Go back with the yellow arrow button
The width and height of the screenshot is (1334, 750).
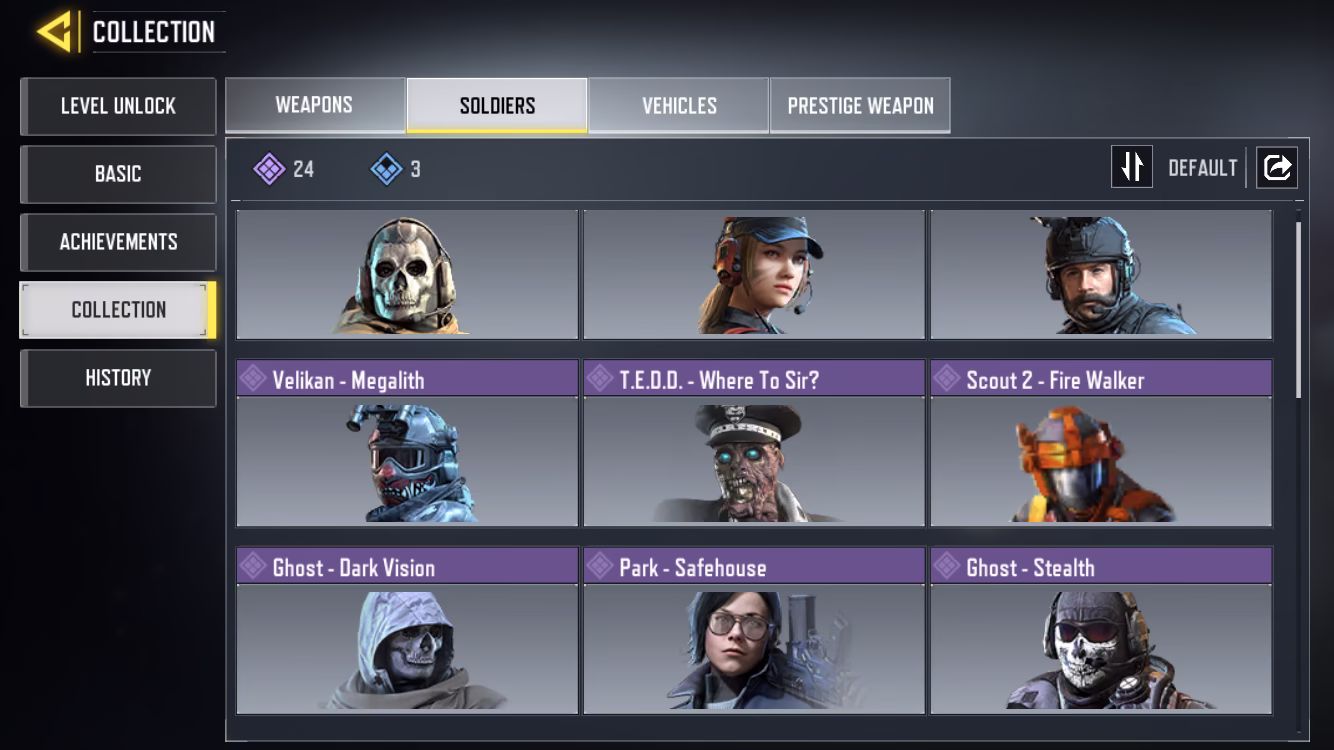(54, 32)
